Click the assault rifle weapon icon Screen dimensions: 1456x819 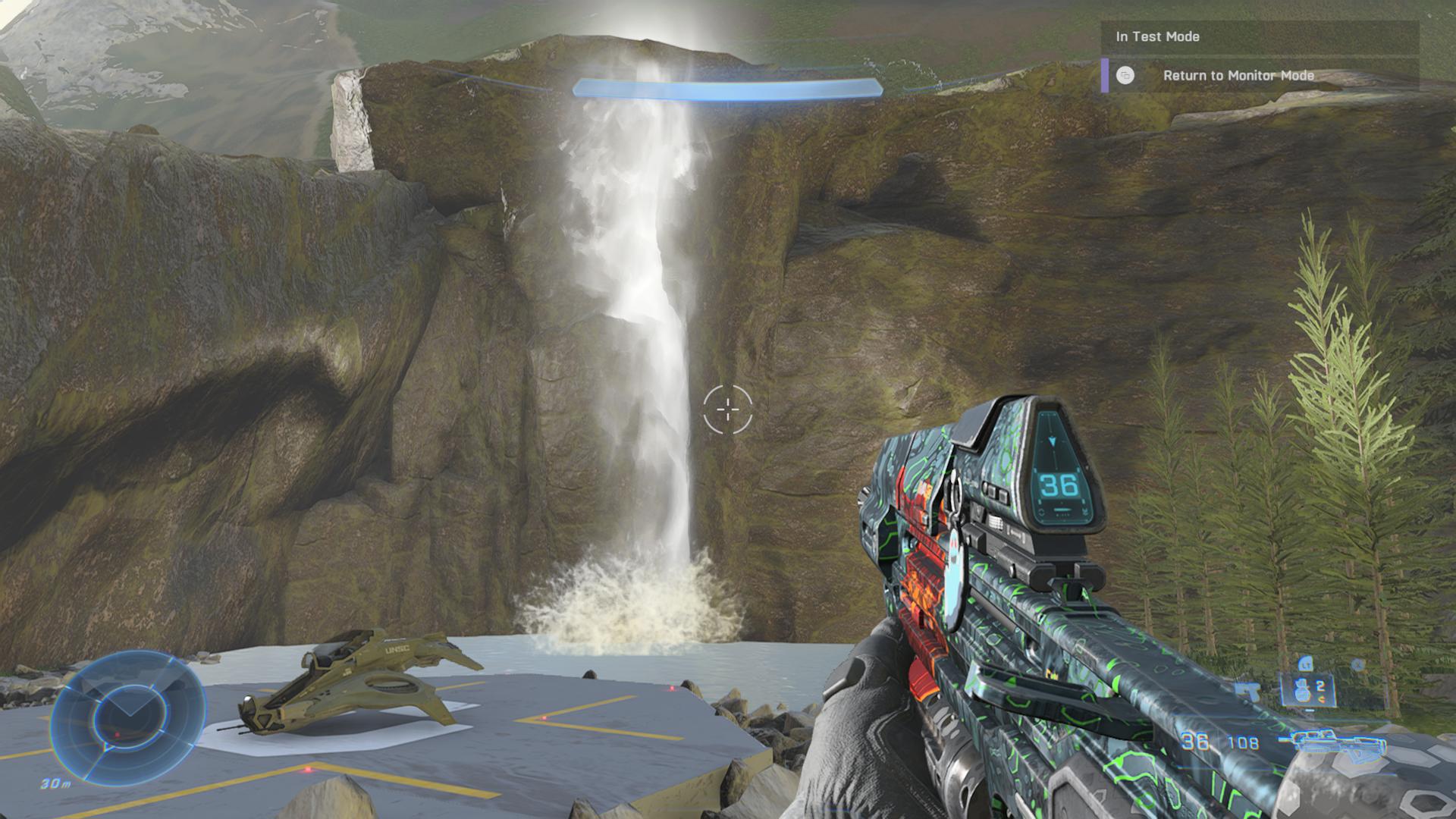tap(1333, 742)
